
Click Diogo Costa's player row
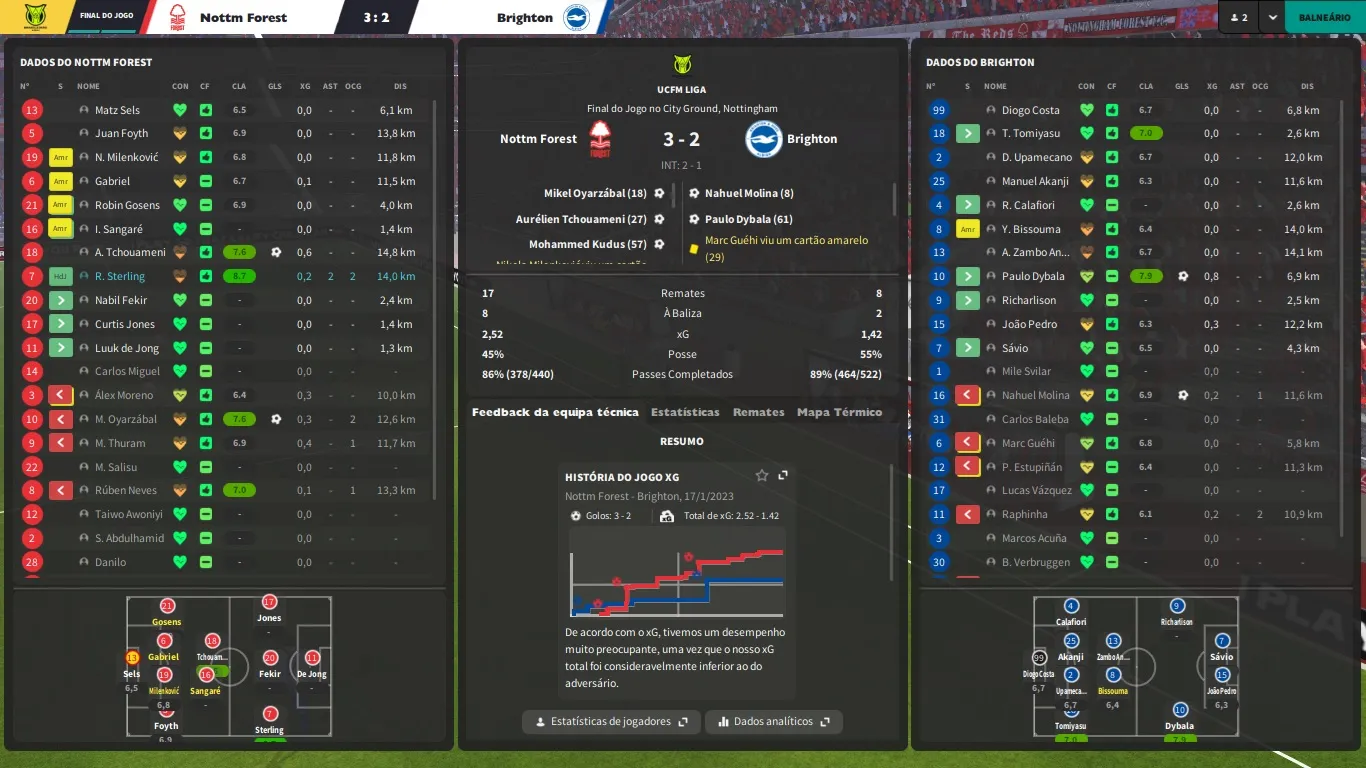pyautogui.click(x=1030, y=110)
